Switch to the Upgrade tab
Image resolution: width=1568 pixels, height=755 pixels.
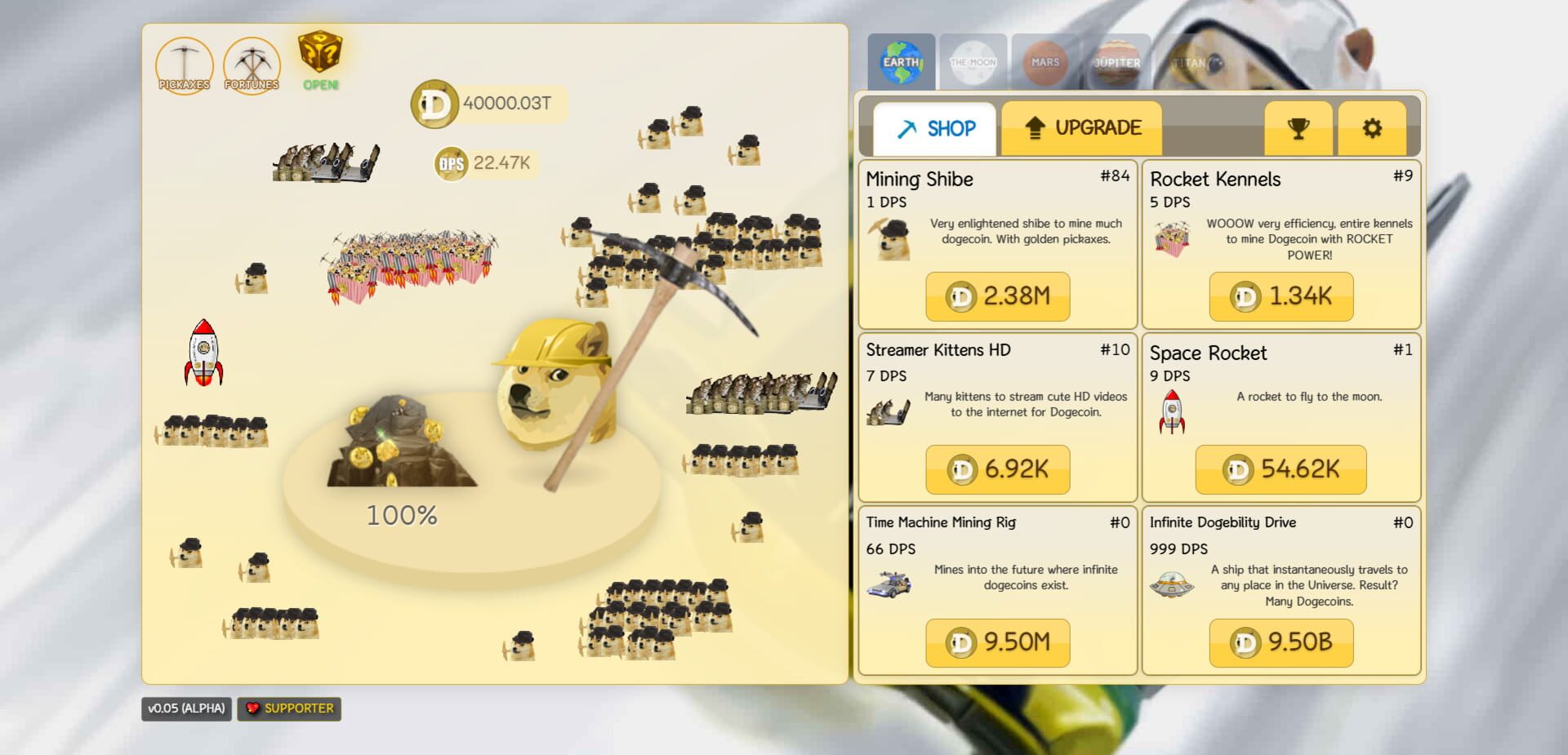click(1081, 127)
